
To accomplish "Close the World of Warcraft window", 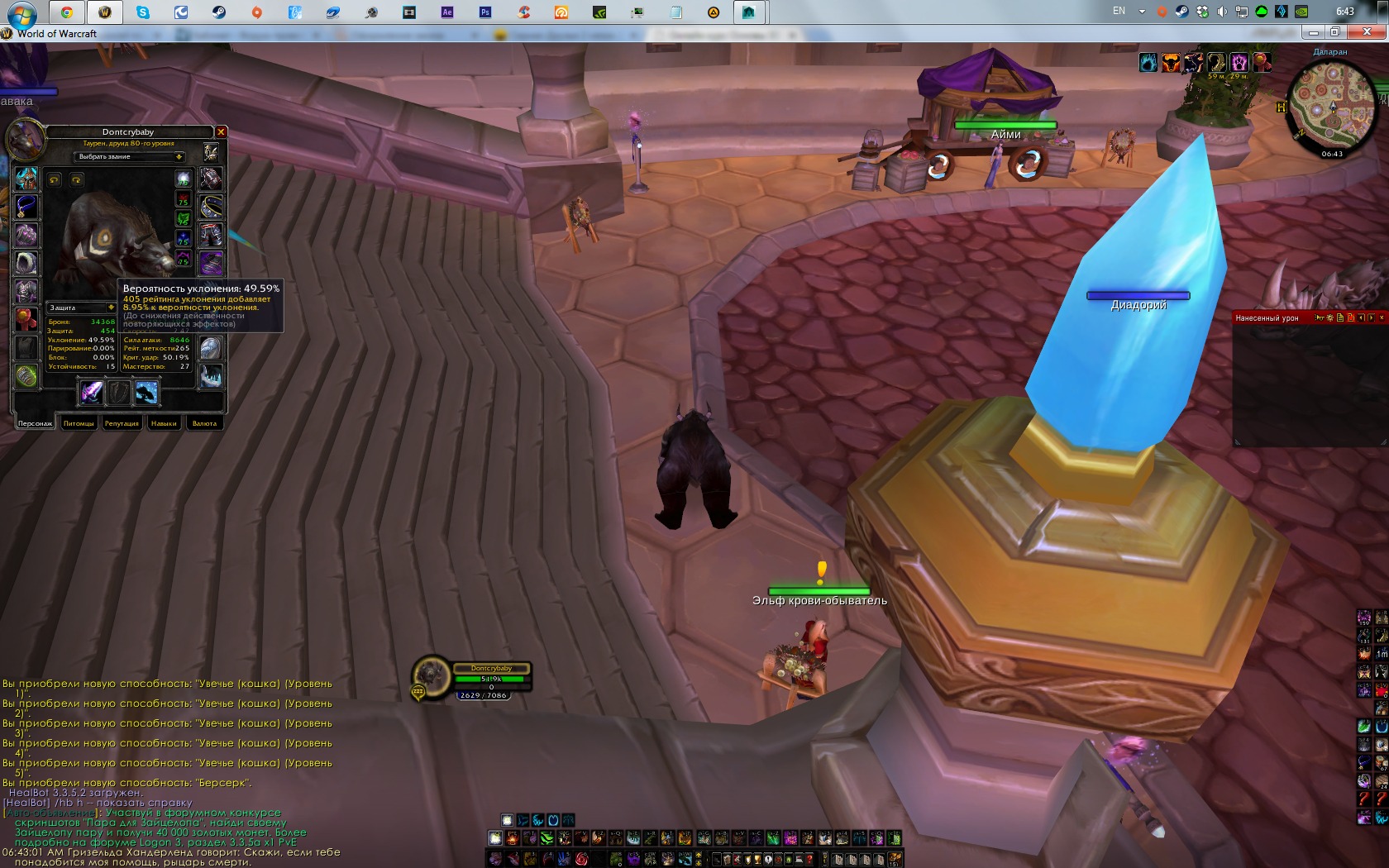I will (x=1367, y=32).
